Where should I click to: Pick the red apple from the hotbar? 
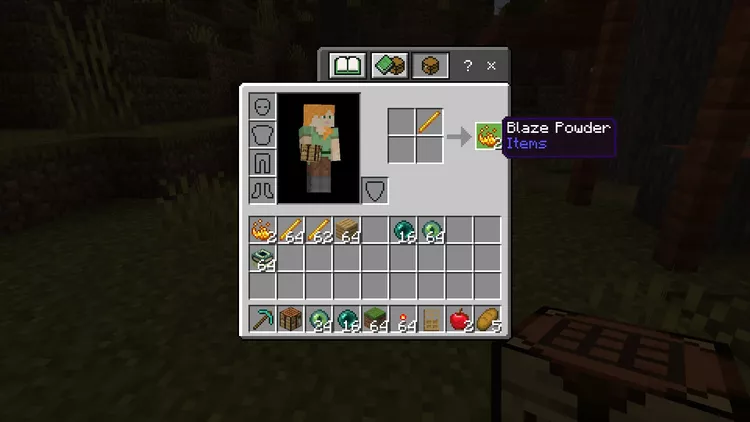tap(459, 319)
